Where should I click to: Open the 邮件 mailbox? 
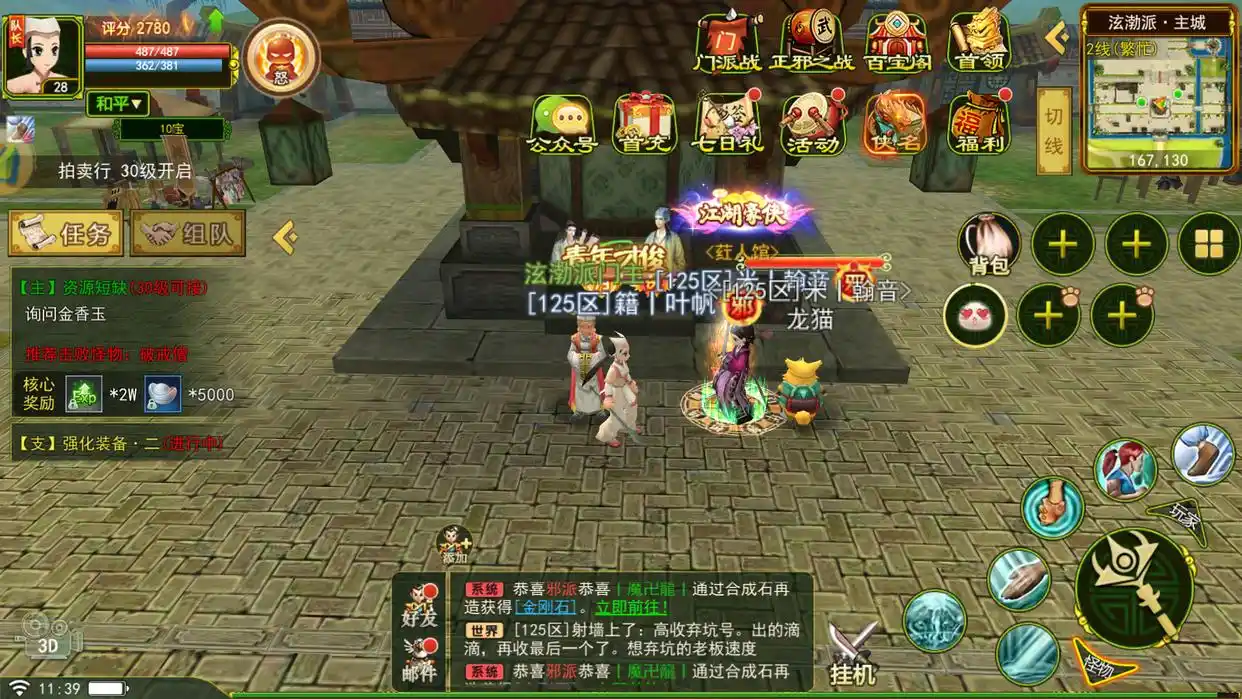(421, 661)
